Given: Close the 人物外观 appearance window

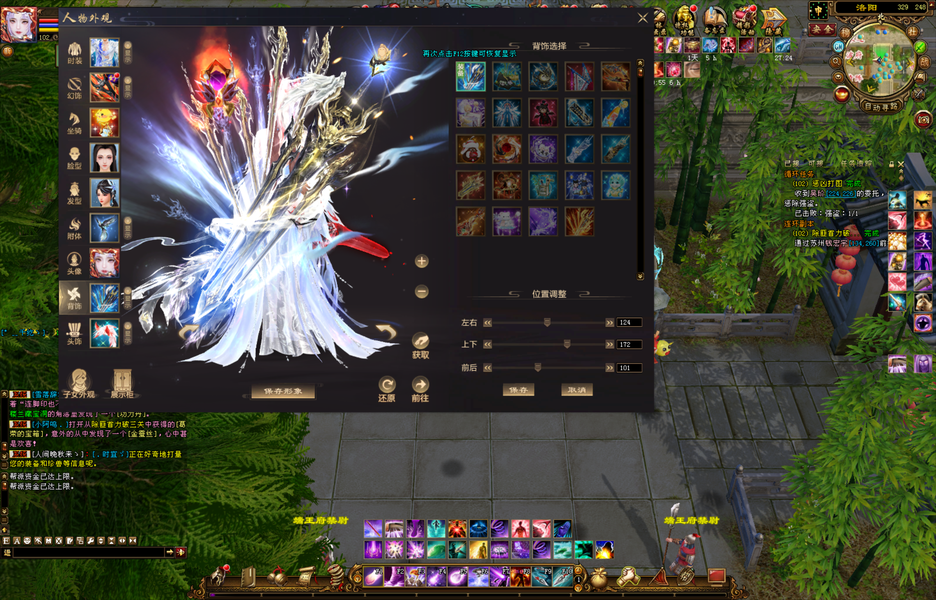Looking at the screenshot, I should pos(643,17).
